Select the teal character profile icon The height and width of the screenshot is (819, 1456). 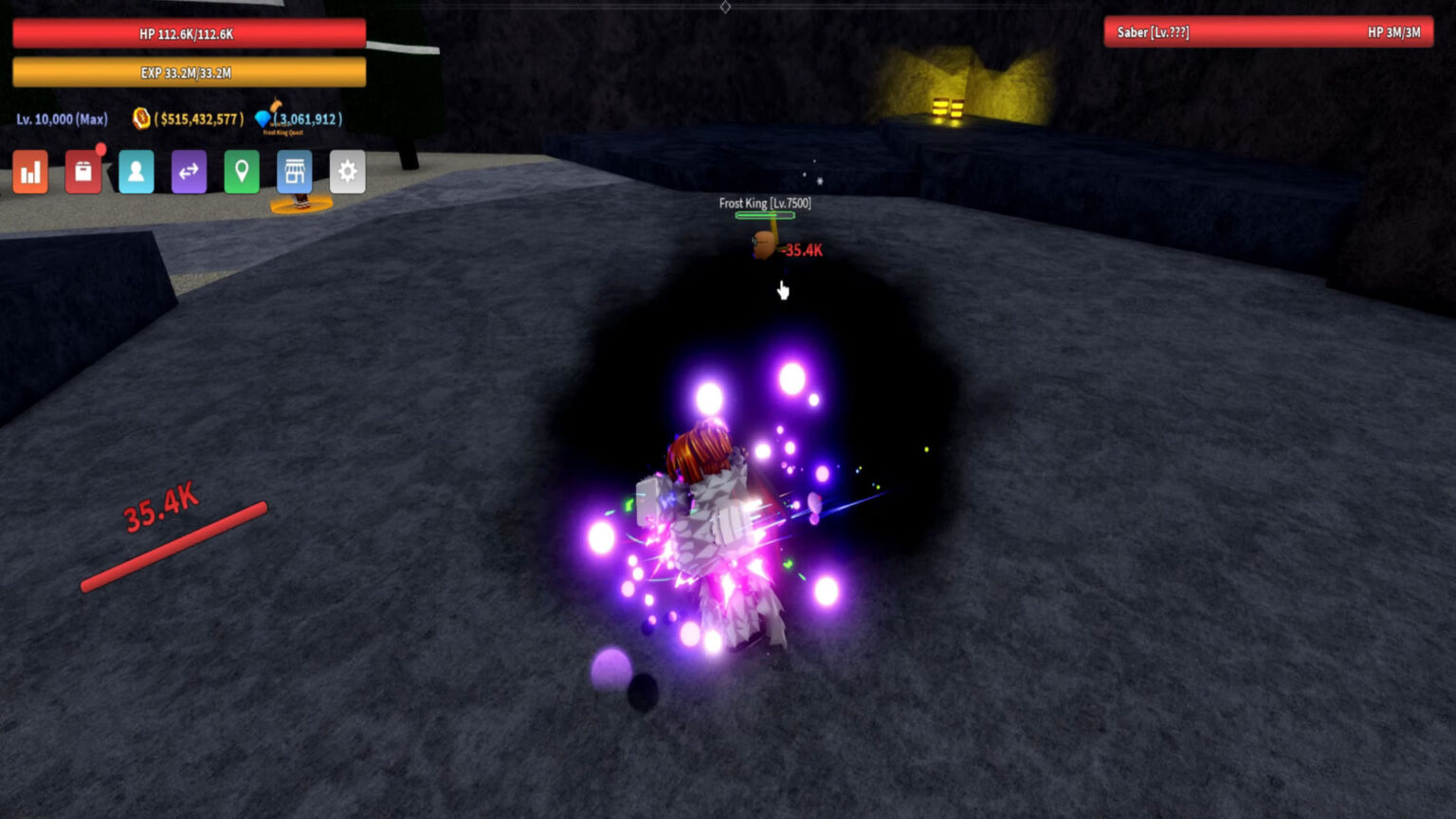coord(136,172)
